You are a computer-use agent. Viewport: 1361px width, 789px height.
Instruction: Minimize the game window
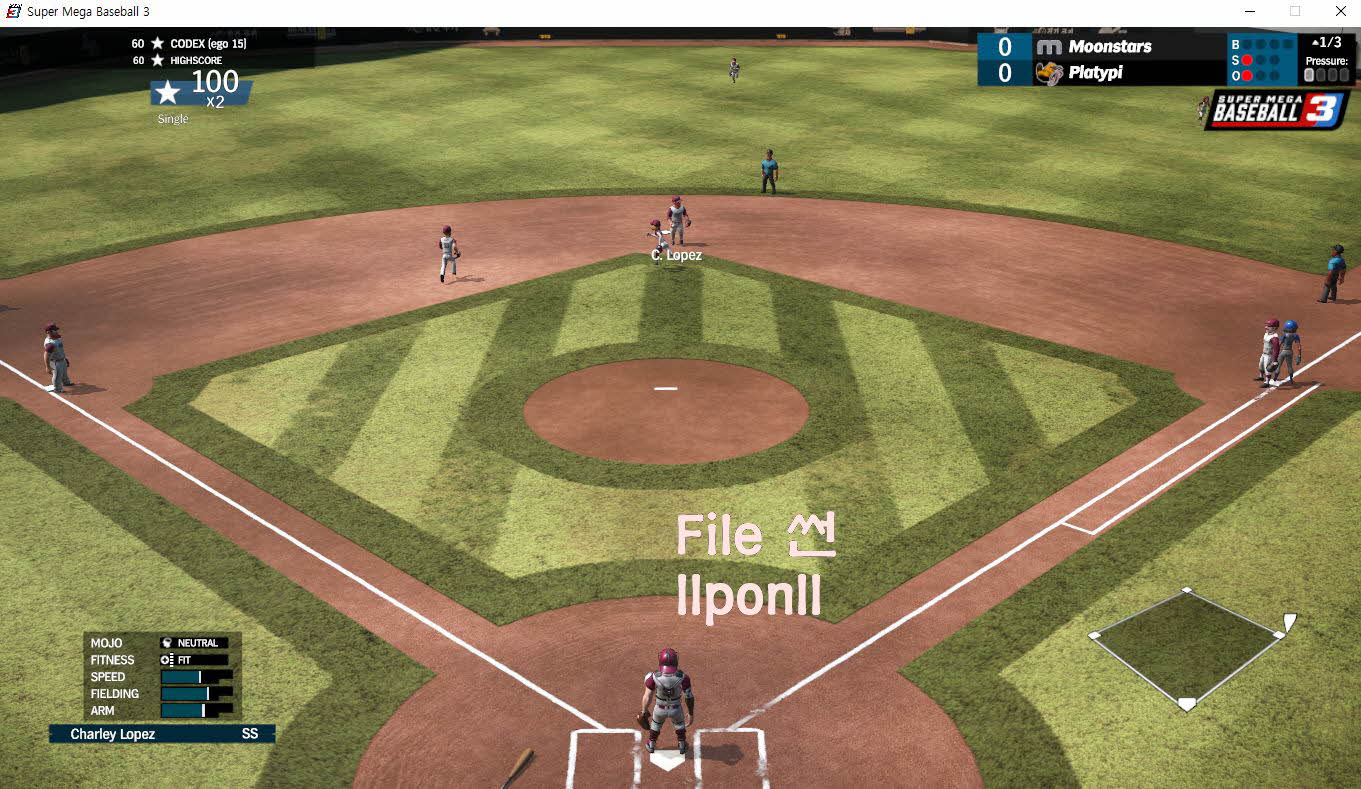pos(1250,11)
